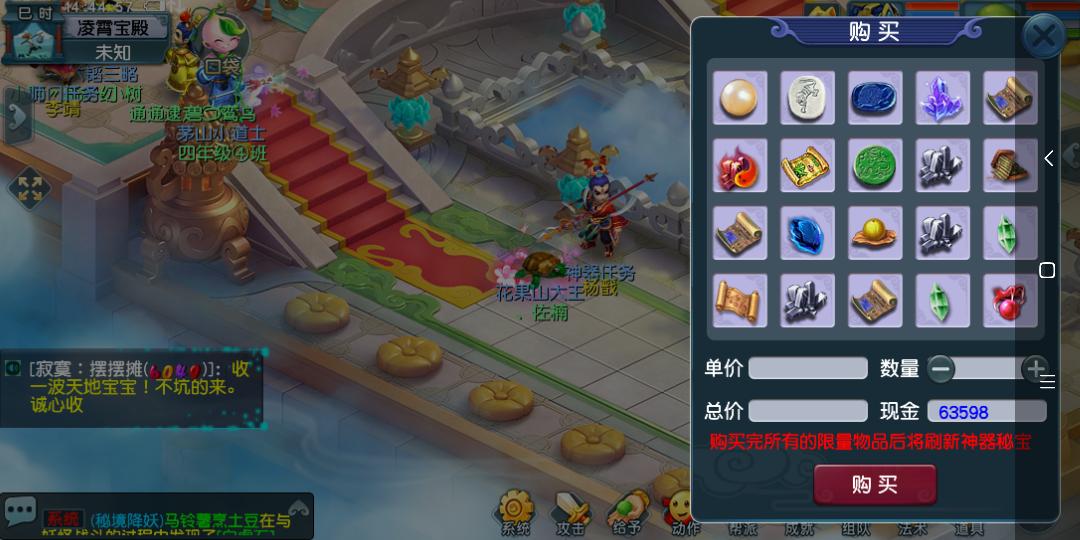Decrease quantity with the minus button
The height and width of the screenshot is (540, 1080).
[x=941, y=369]
